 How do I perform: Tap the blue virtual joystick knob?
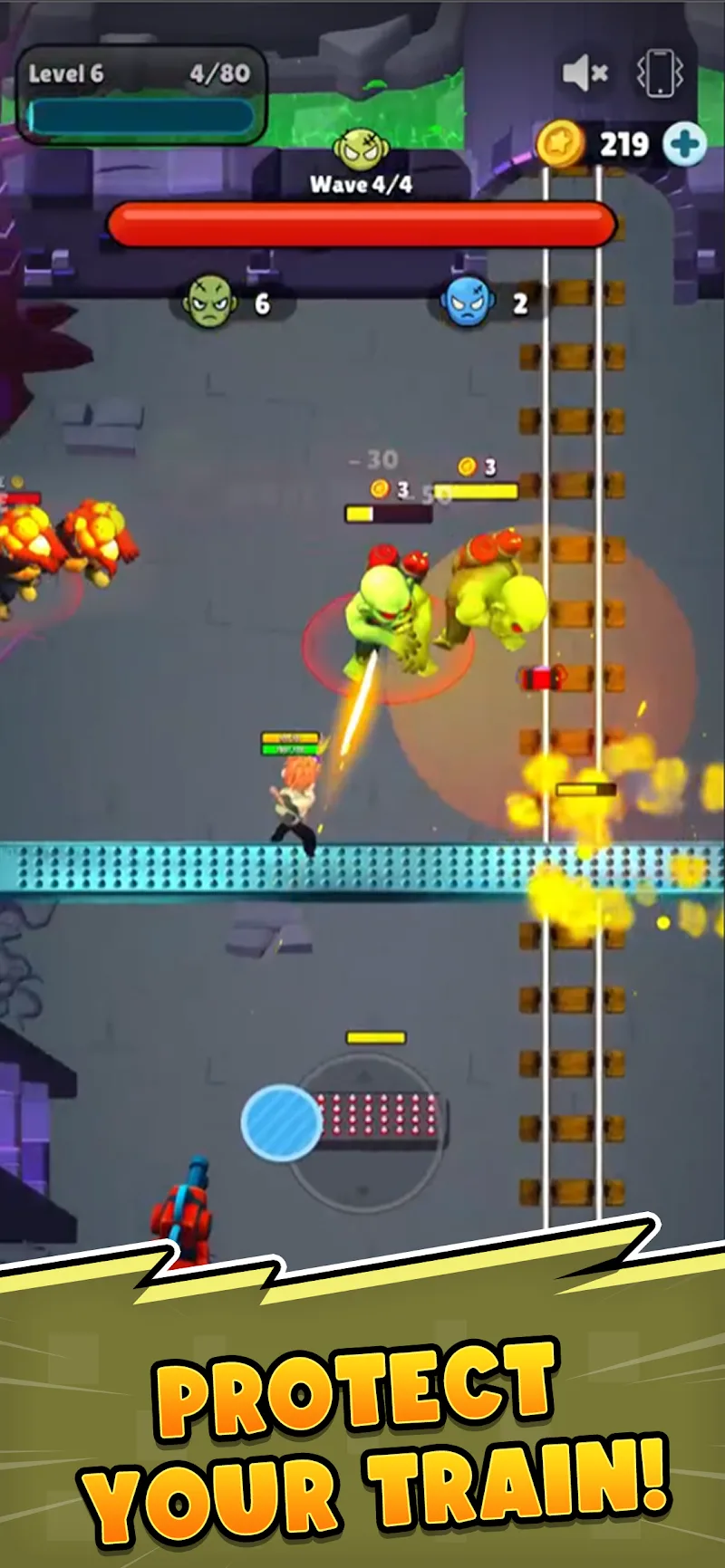pyautogui.click(x=282, y=1121)
